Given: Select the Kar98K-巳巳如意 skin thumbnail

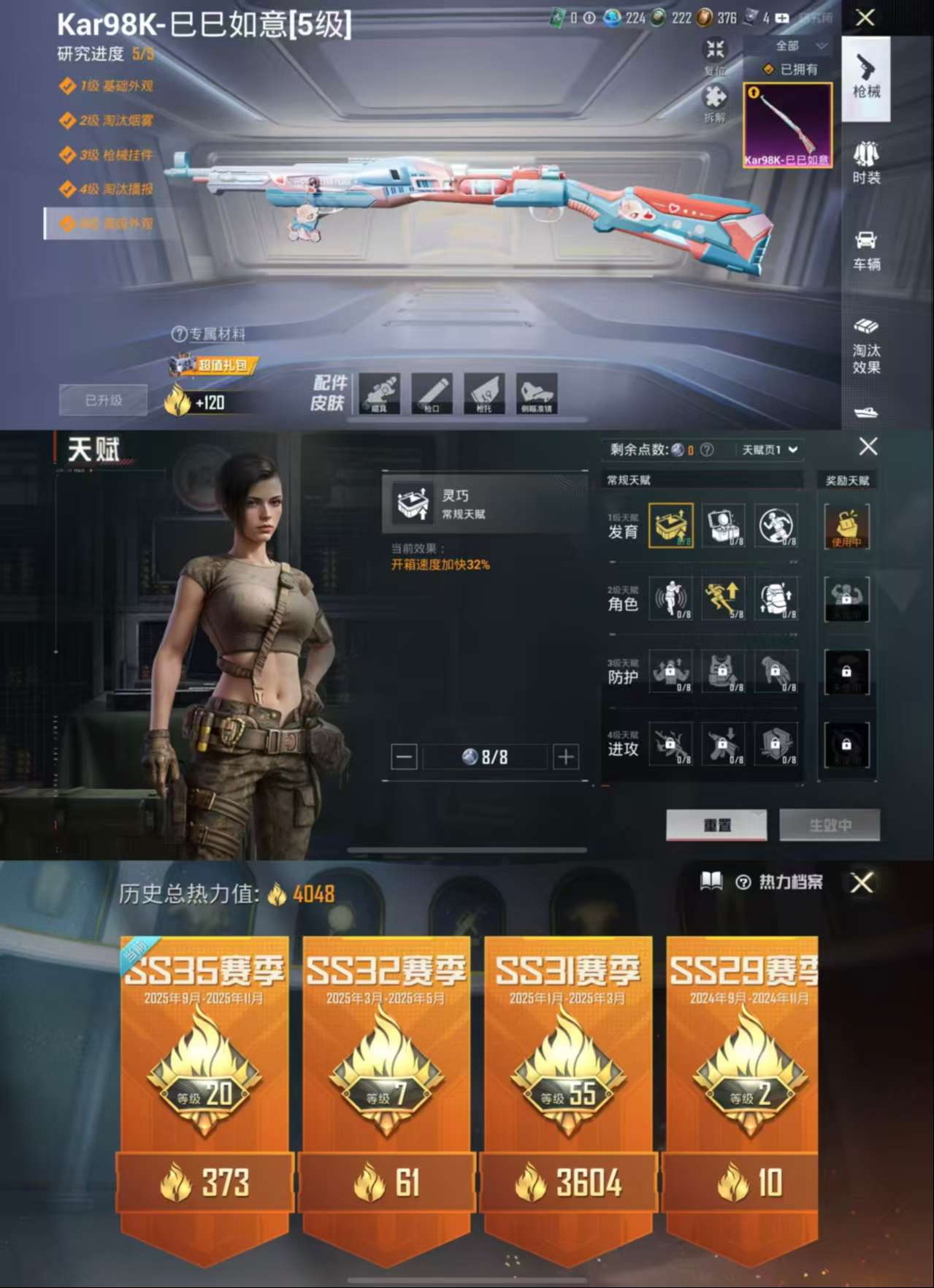Looking at the screenshot, I should click(x=787, y=125).
